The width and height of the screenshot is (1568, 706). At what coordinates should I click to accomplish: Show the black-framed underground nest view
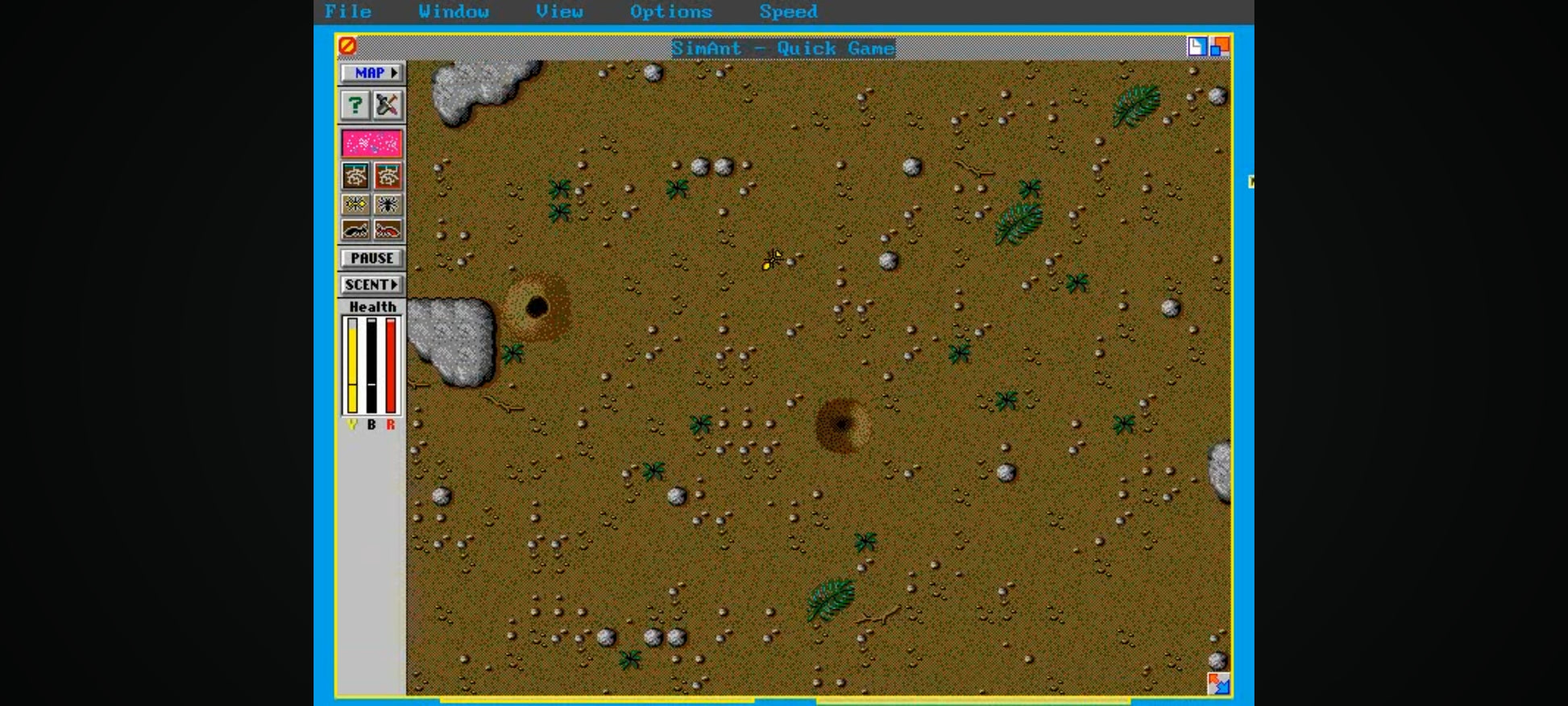[x=355, y=176]
